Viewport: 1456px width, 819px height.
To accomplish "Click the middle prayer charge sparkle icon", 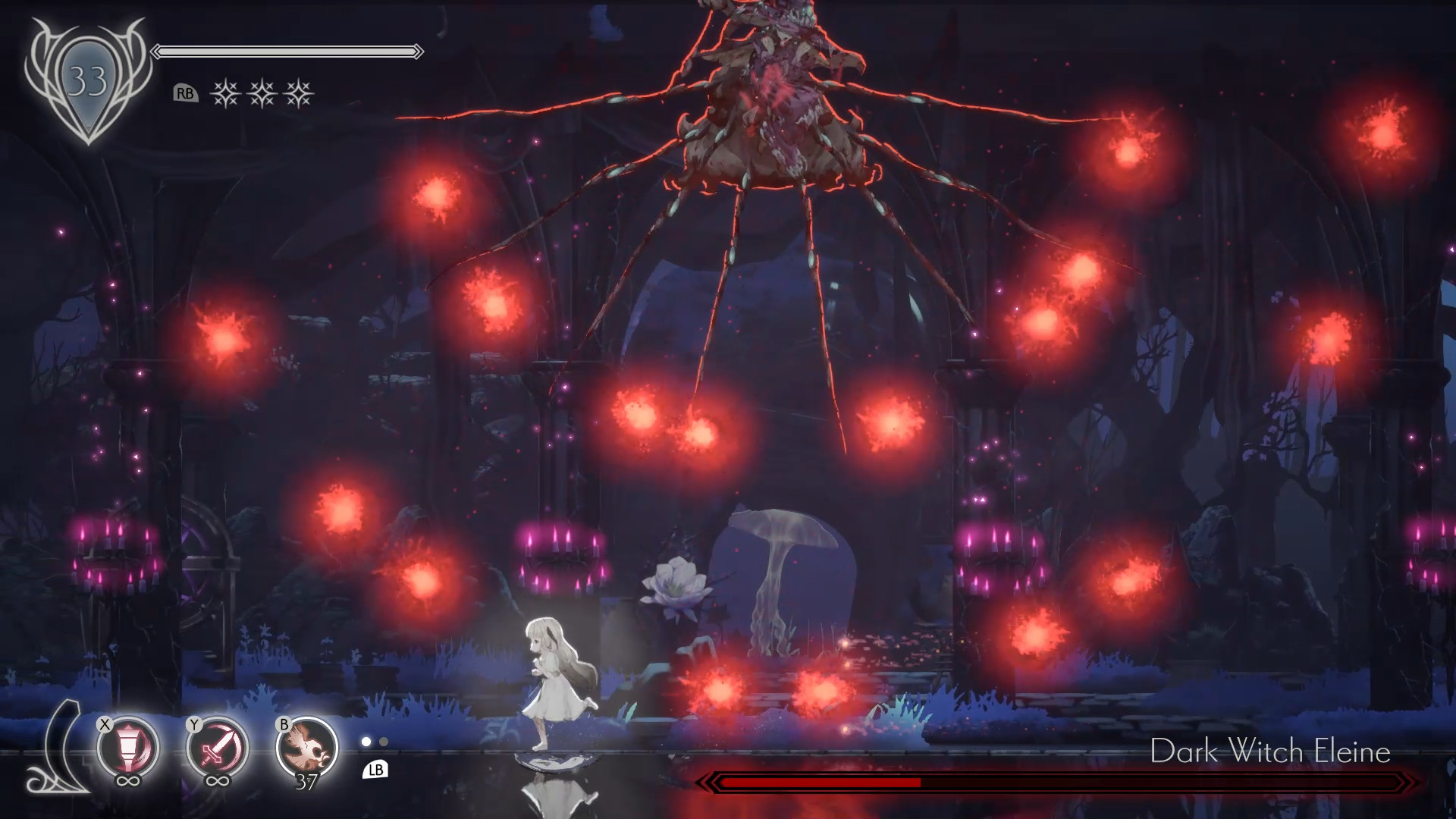I will (x=262, y=95).
